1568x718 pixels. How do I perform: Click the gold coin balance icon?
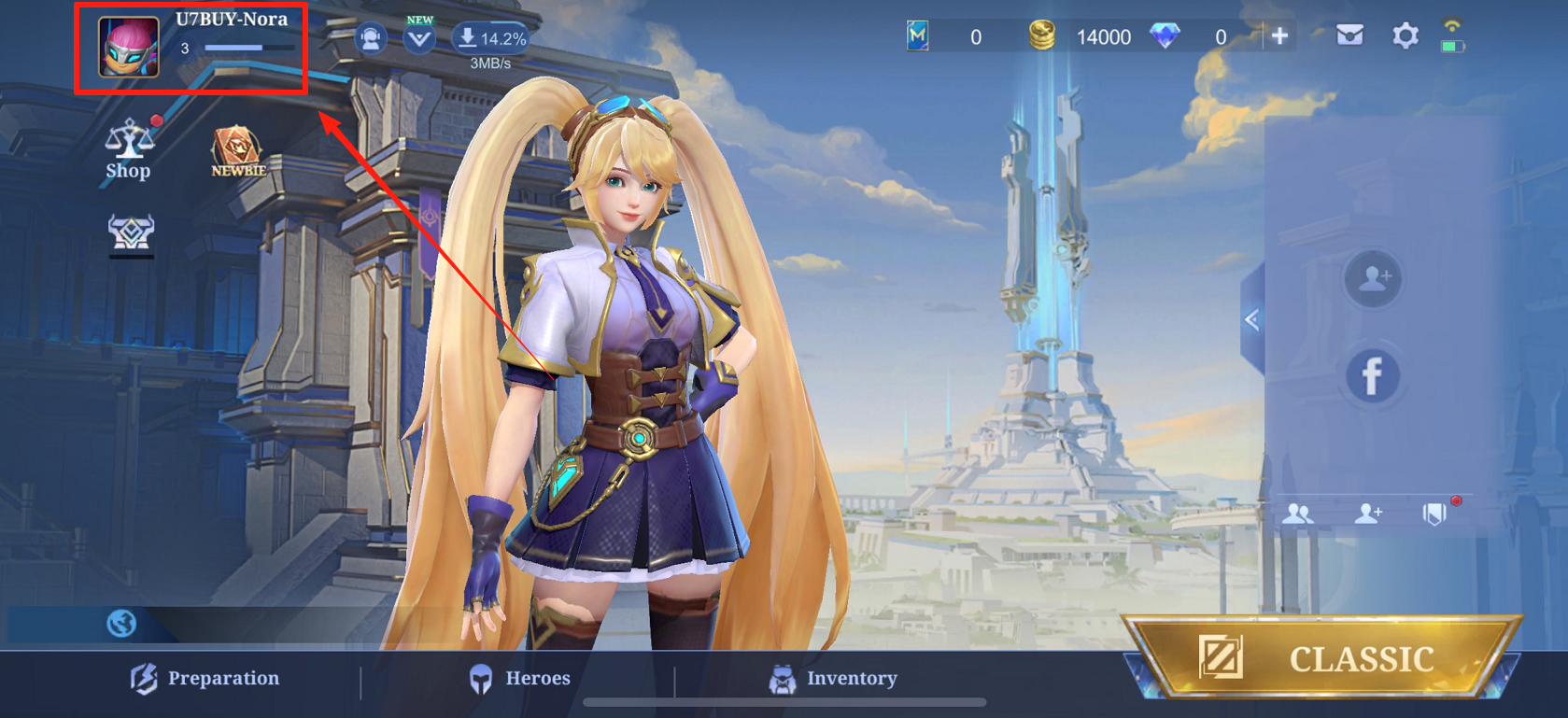[1041, 36]
